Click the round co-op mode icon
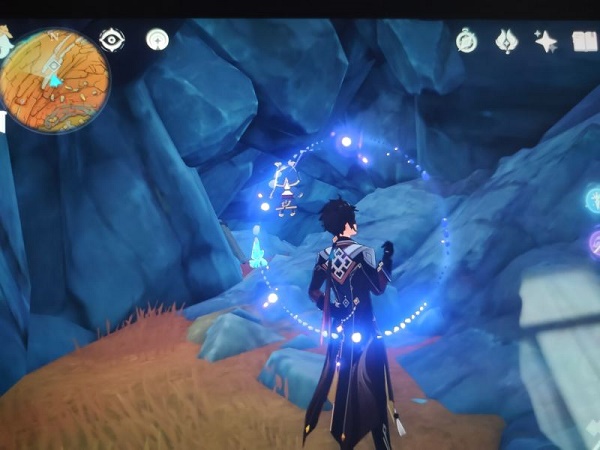Image resolution: width=600 pixels, height=450 pixels. [x=157, y=39]
